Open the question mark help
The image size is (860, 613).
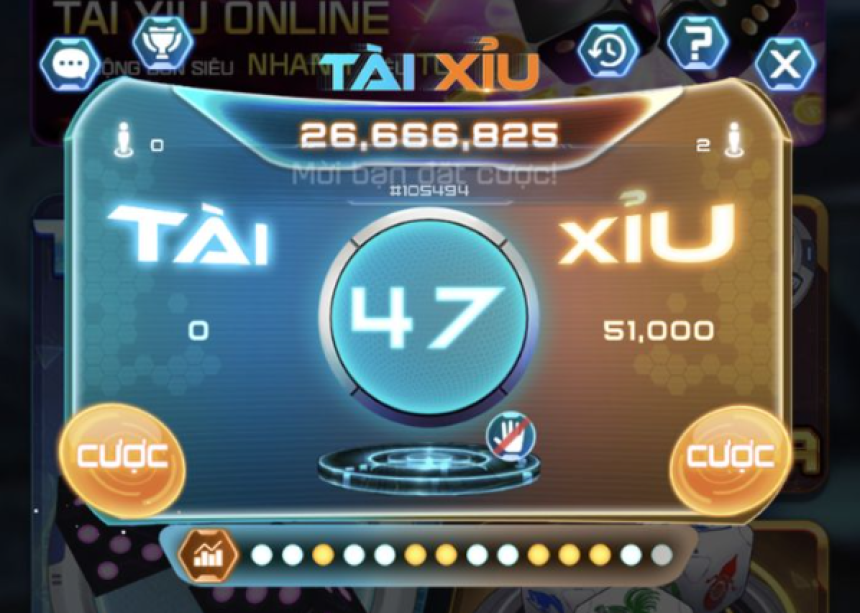click(x=697, y=43)
